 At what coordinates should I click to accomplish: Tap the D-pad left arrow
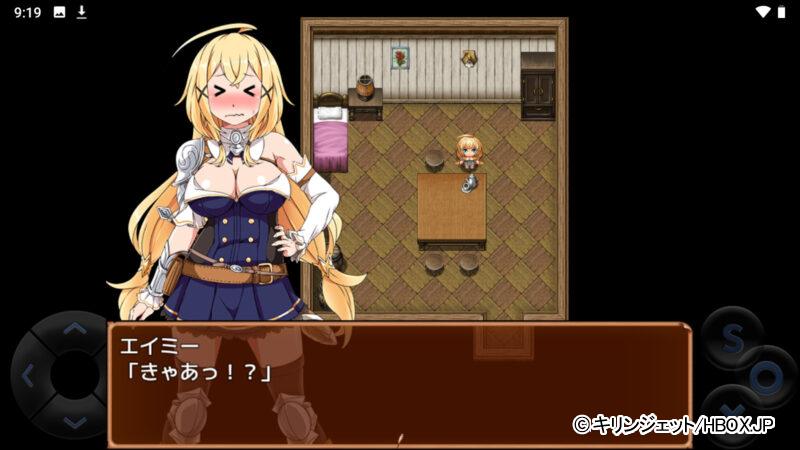27,376
